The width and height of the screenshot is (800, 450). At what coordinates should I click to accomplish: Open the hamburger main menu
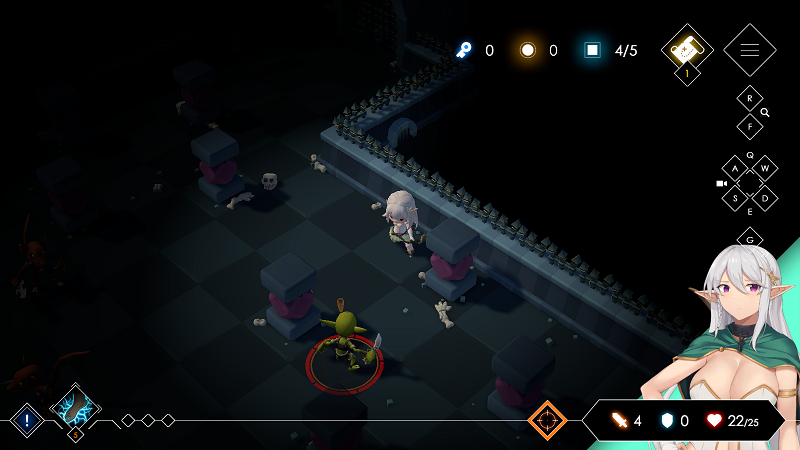point(749,49)
